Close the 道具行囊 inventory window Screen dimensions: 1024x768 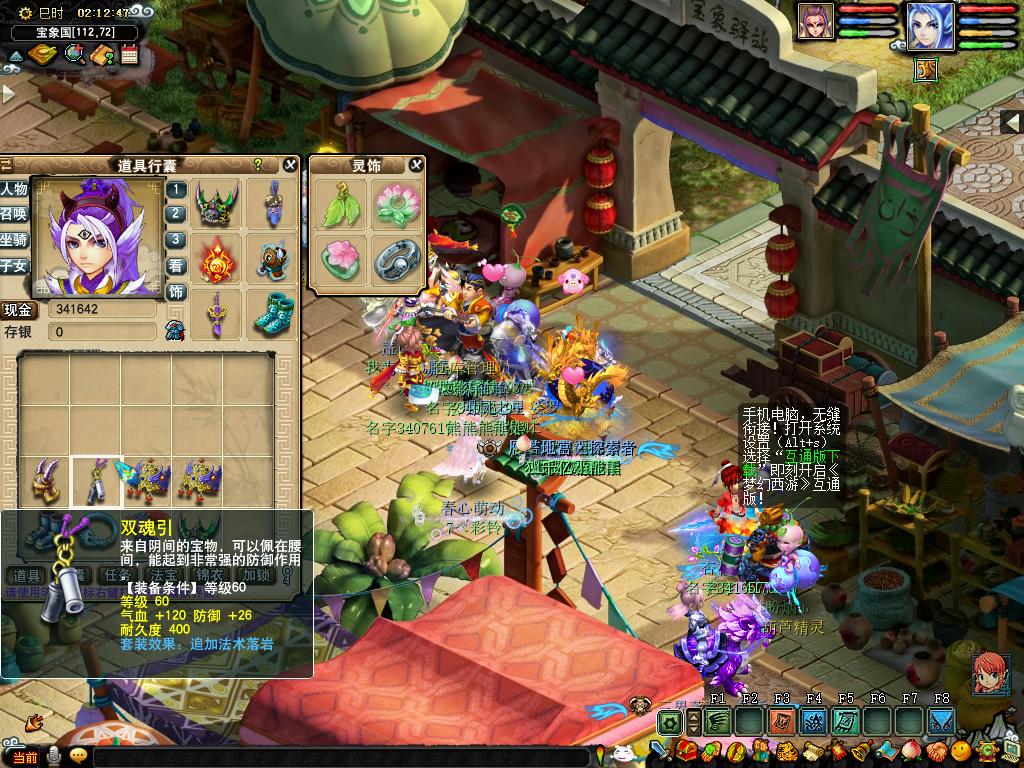[x=290, y=165]
